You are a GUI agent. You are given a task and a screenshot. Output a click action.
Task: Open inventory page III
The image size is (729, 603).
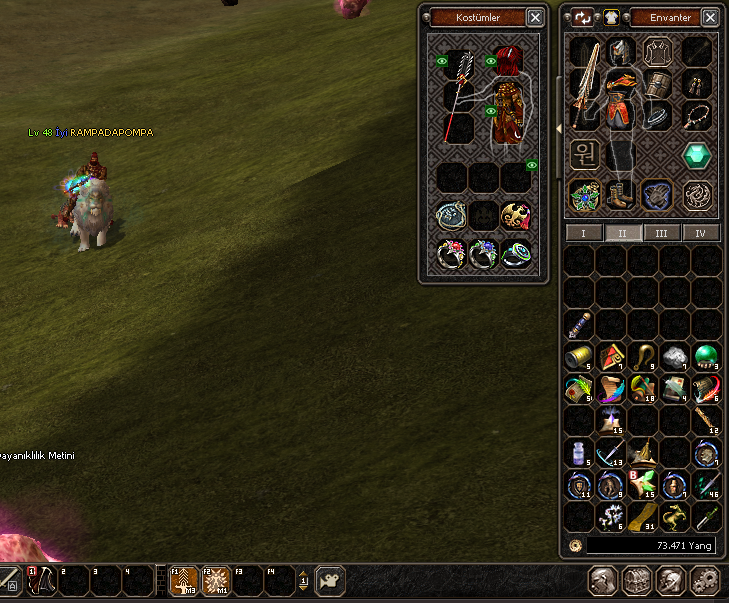(x=658, y=233)
